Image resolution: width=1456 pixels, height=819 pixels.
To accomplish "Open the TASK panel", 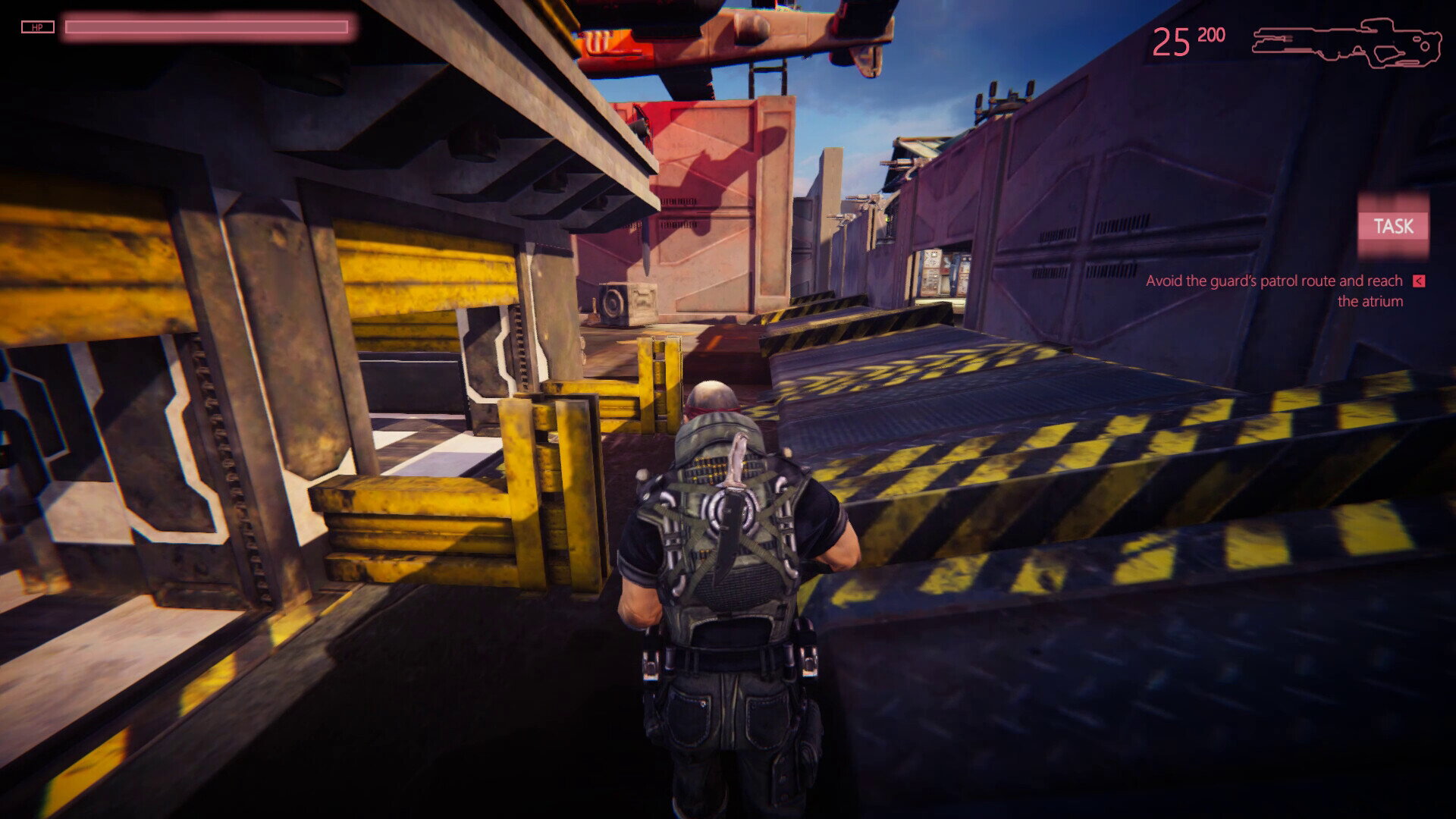I will 1393,226.
